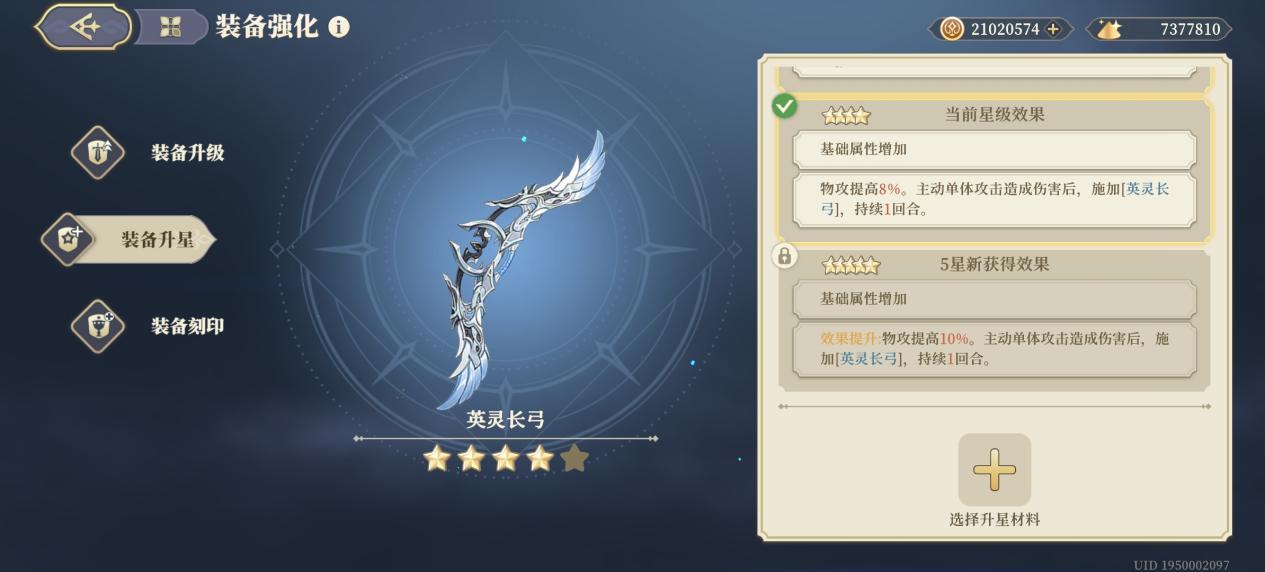Open the four-square home menu icon

click(x=170, y=27)
